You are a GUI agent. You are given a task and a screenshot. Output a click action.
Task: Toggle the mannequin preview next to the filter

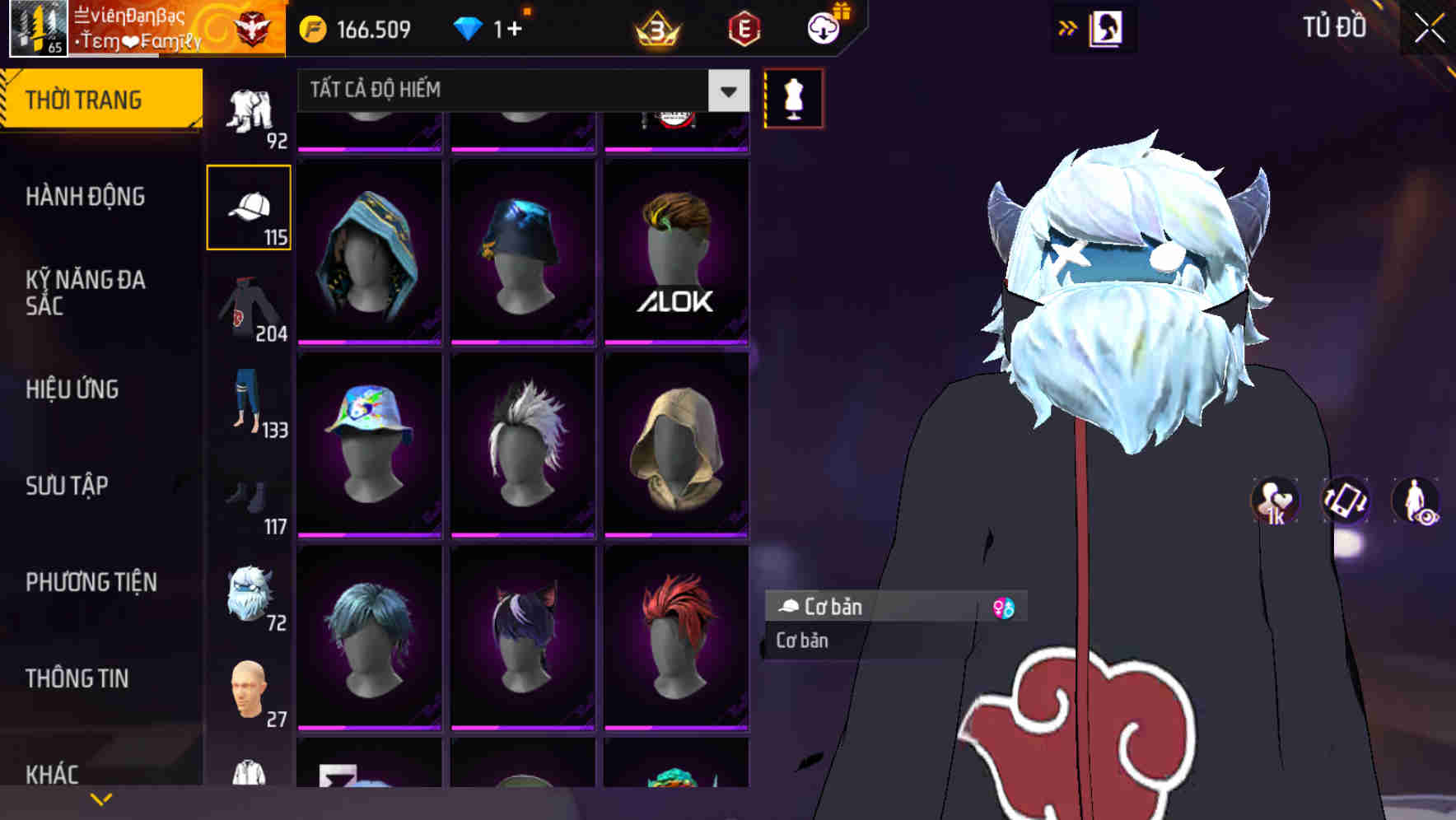[x=793, y=98]
